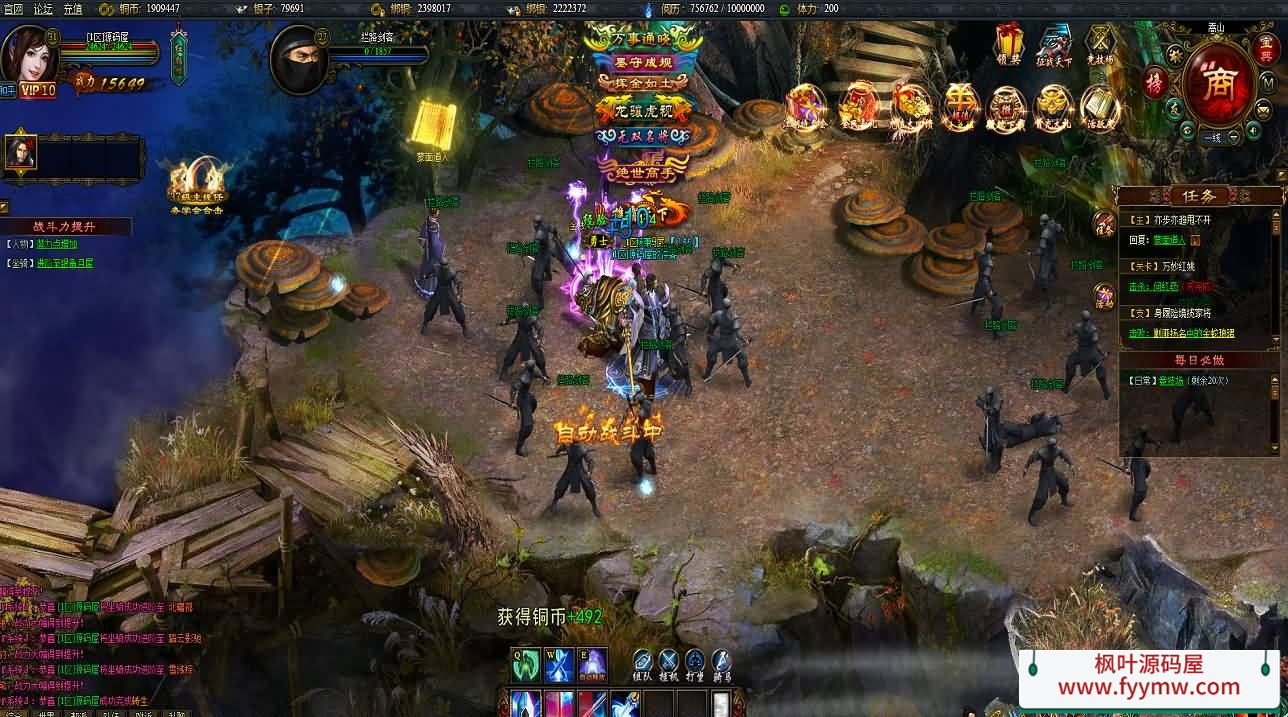Open the 榜 ranking button
Image resolution: width=1288 pixels, height=717 pixels.
[1156, 82]
